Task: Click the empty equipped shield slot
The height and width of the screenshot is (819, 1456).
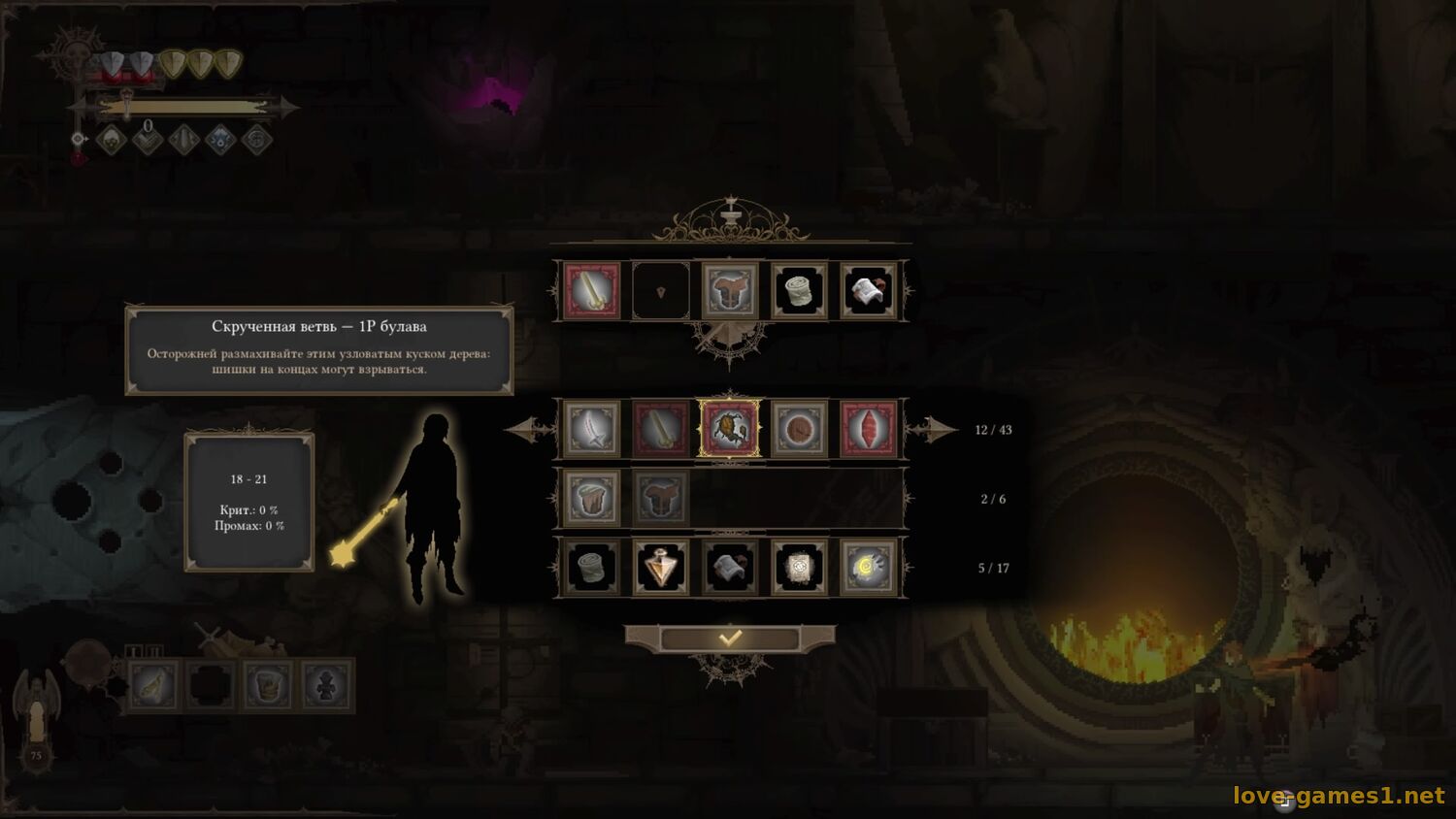Action: click(x=661, y=290)
